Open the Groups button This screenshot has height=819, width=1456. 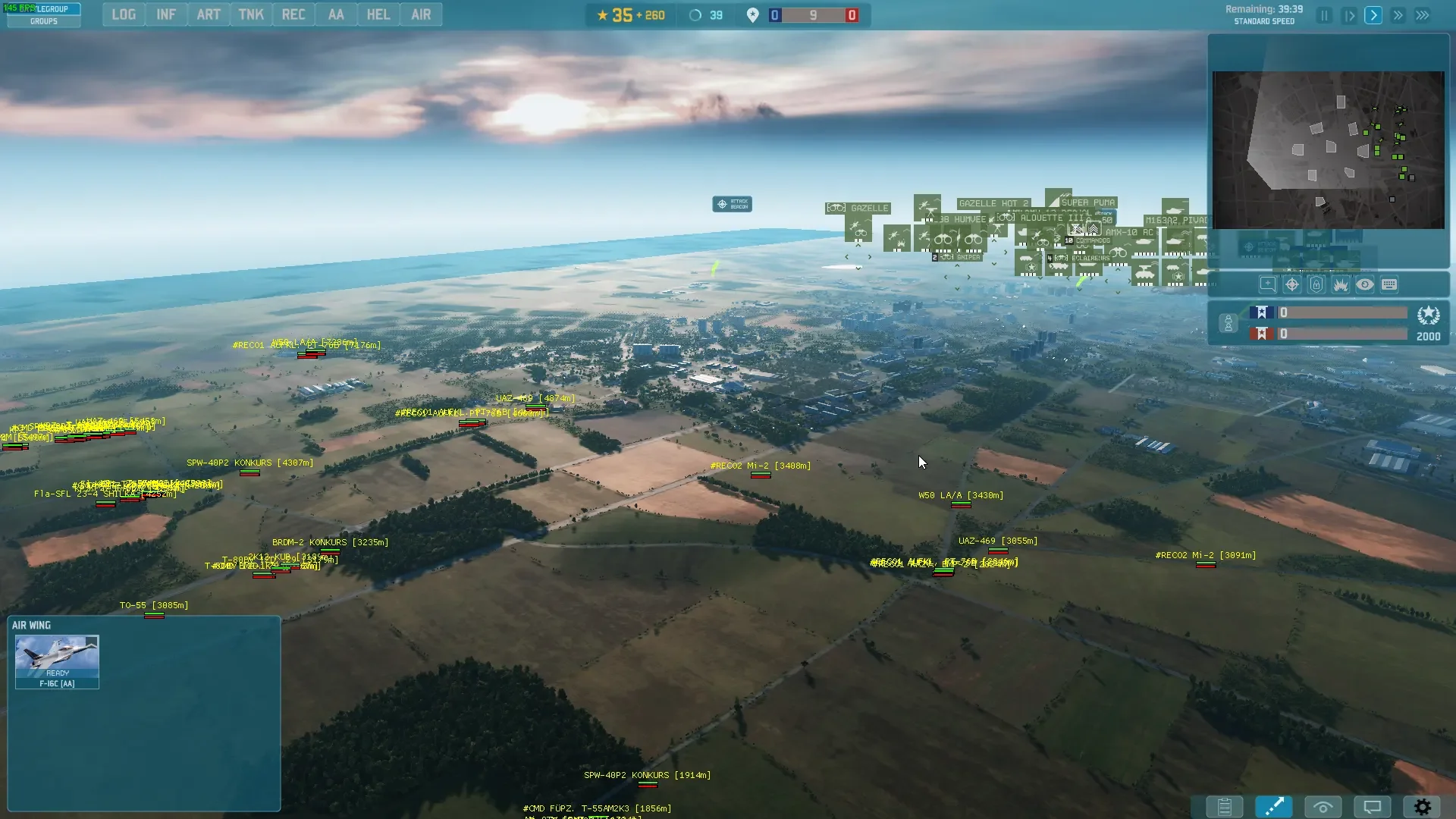(x=43, y=21)
